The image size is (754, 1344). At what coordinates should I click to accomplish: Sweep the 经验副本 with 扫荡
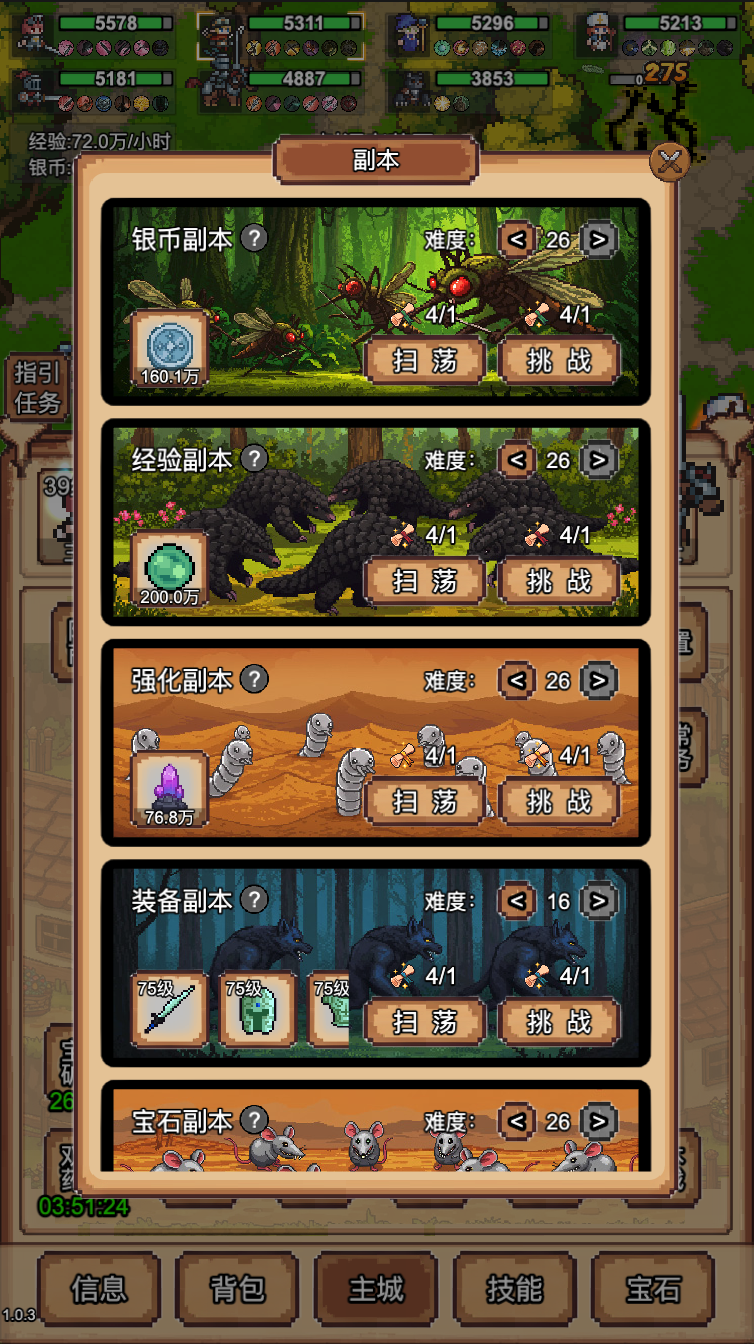pos(424,581)
